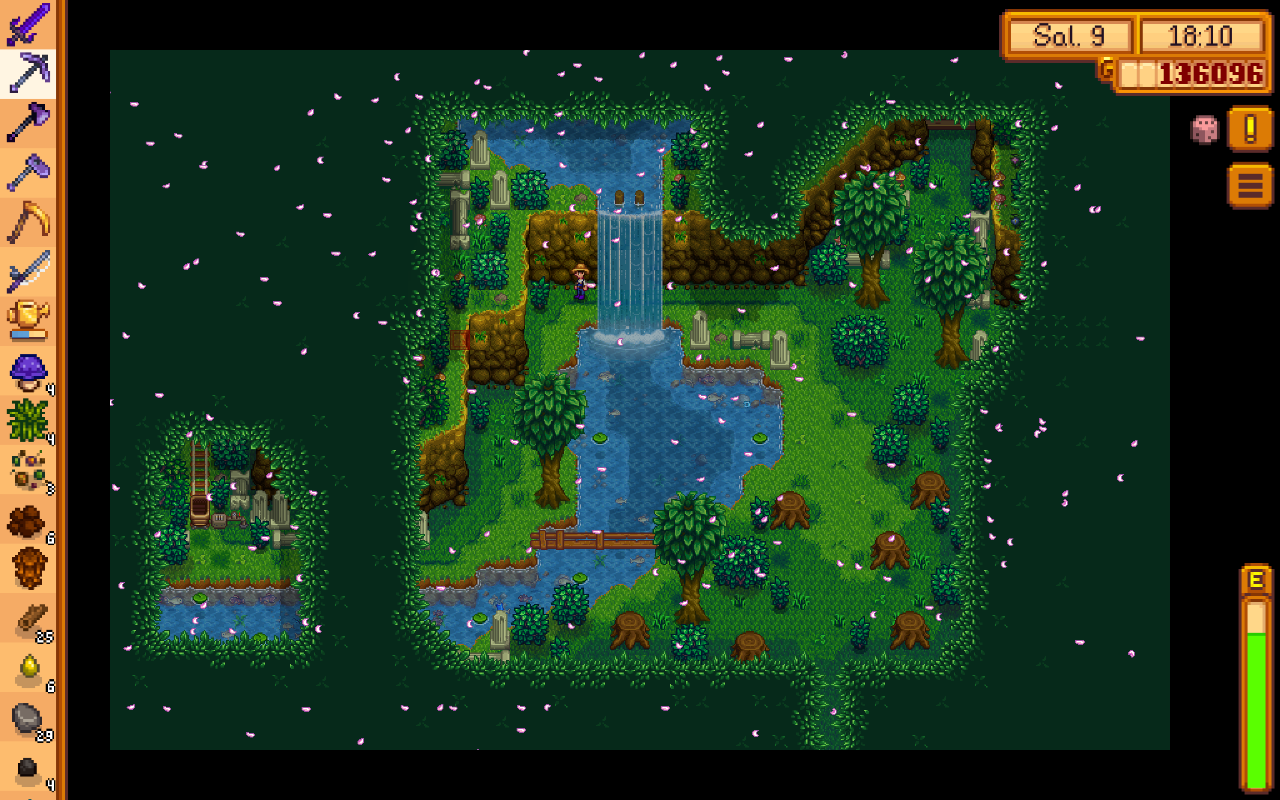Open the journal with the exclamation button
The height and width of the screenshot is (800, 1280).
point(1250,129)
